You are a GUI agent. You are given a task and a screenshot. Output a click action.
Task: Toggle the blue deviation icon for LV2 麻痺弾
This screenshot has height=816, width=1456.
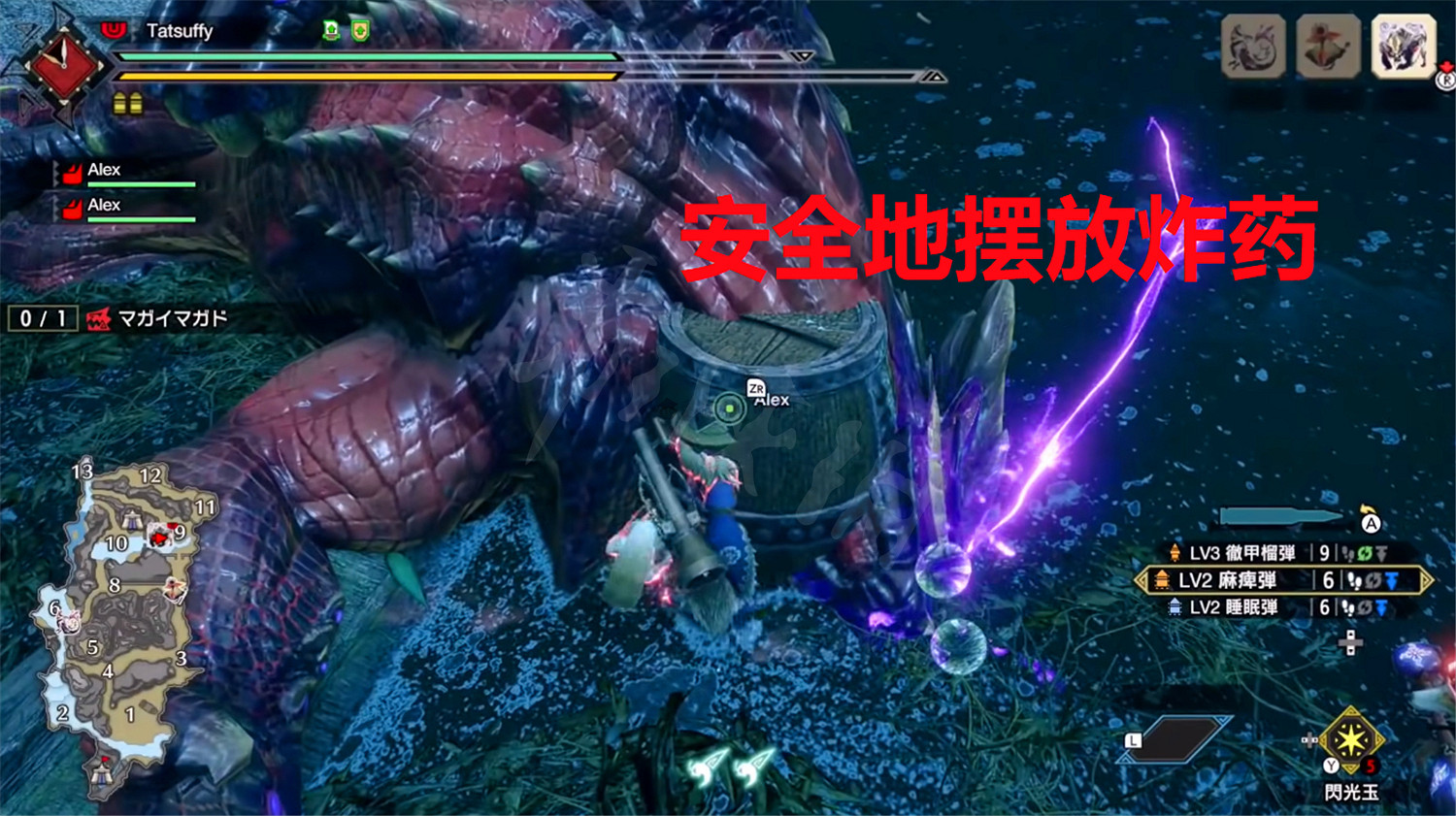[1390, 580]
